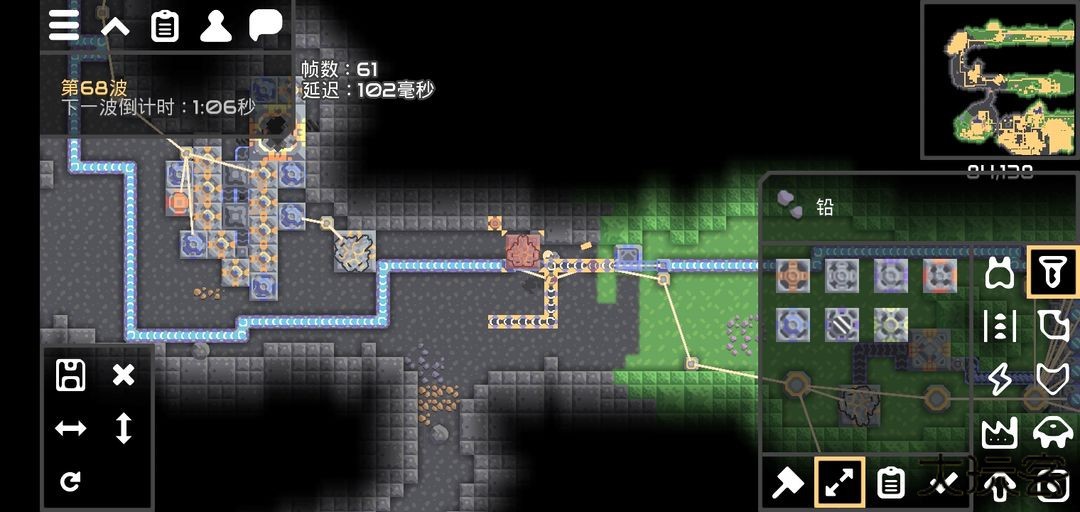1080x512 pixels.
Task: Activate the hammer tool
Action: (x=787, y=484)
